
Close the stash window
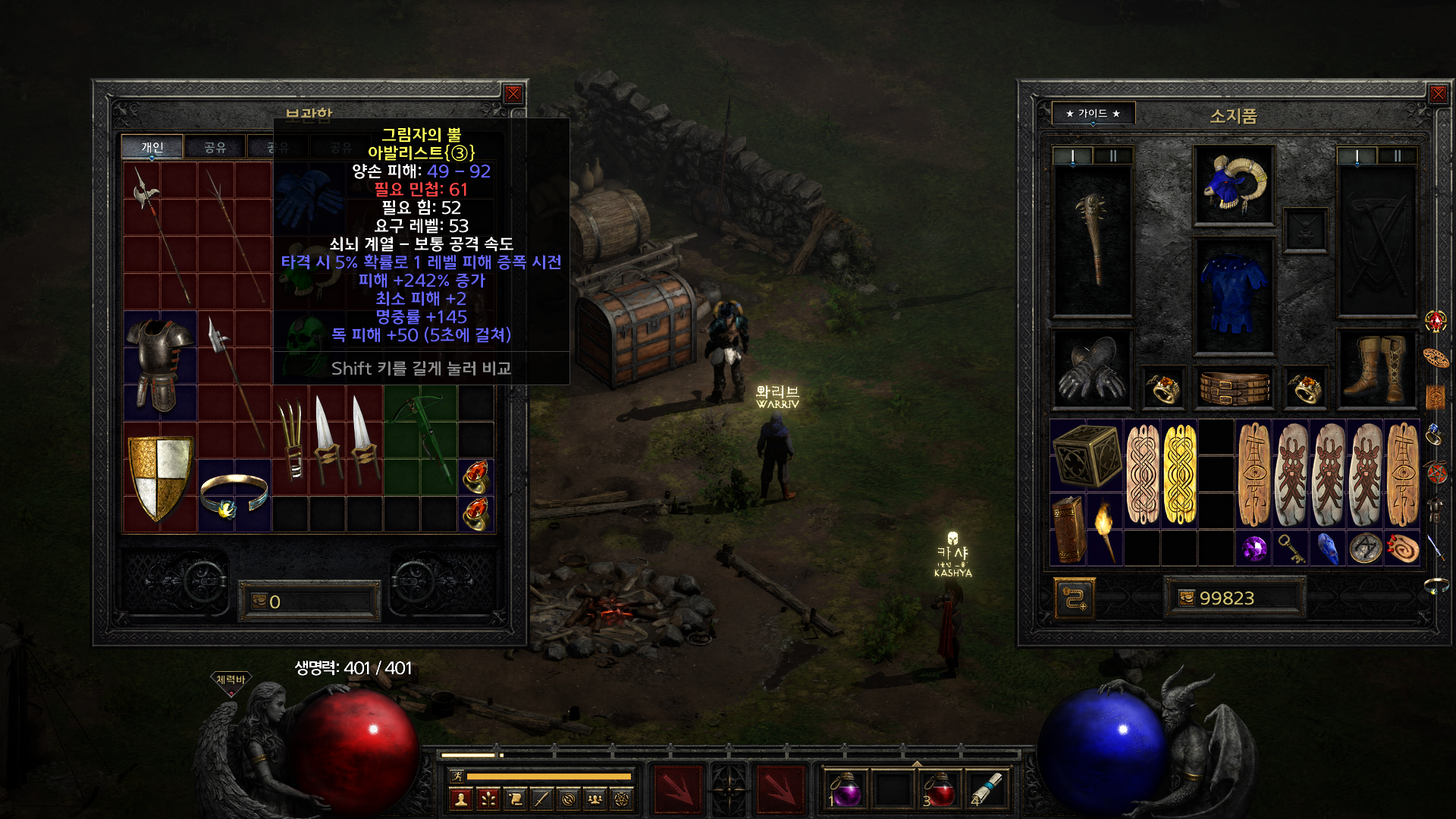click(x=513, y=94)
